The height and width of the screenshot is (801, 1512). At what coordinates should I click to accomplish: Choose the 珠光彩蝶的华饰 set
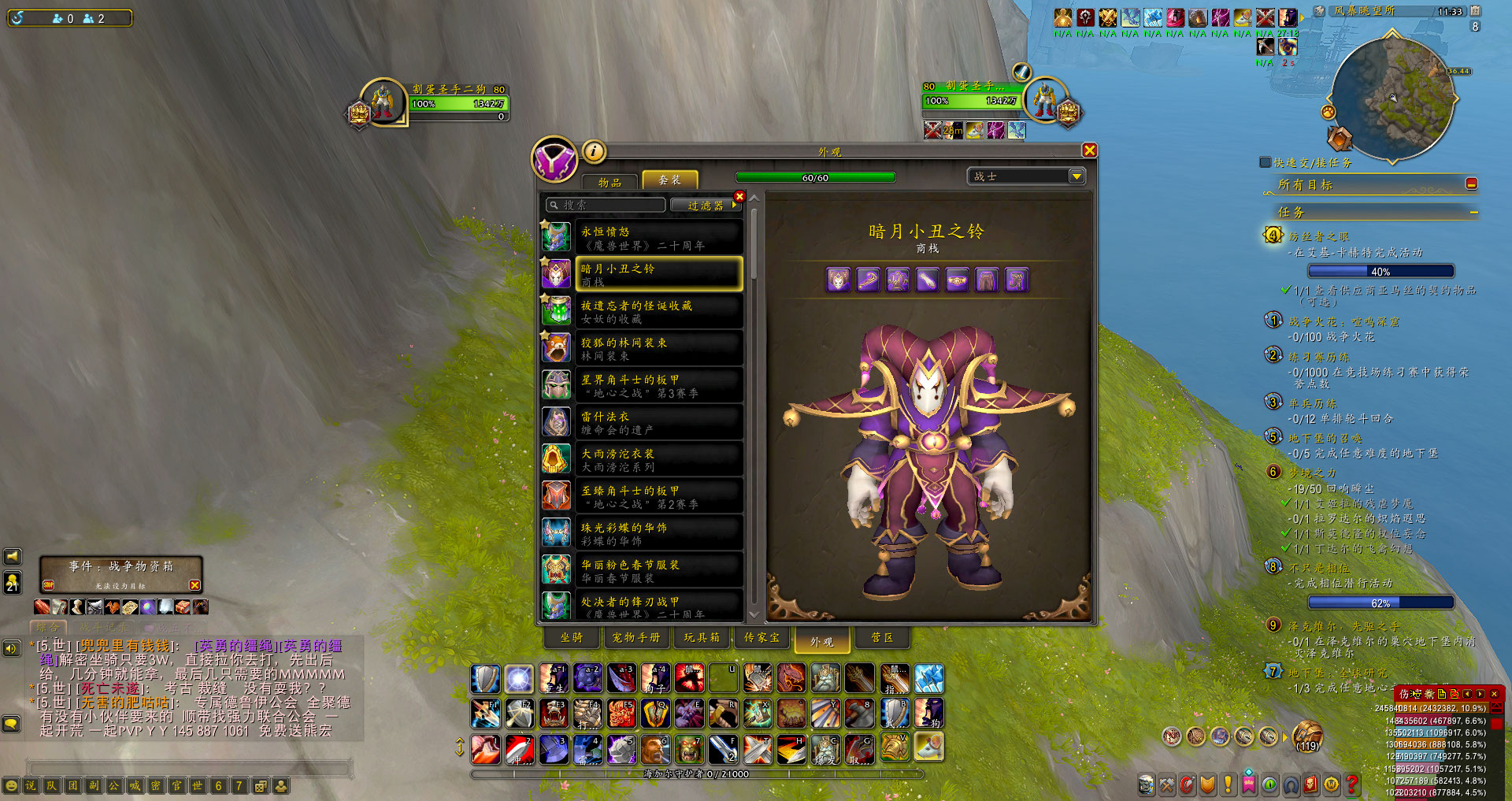(x=658, y=534)
